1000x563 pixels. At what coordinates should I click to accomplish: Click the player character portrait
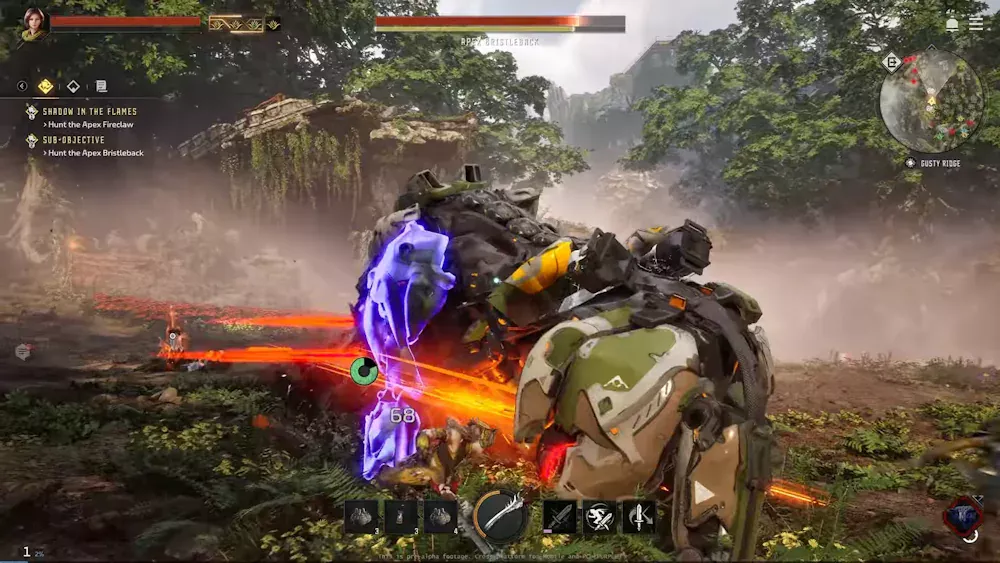(33, 24)
